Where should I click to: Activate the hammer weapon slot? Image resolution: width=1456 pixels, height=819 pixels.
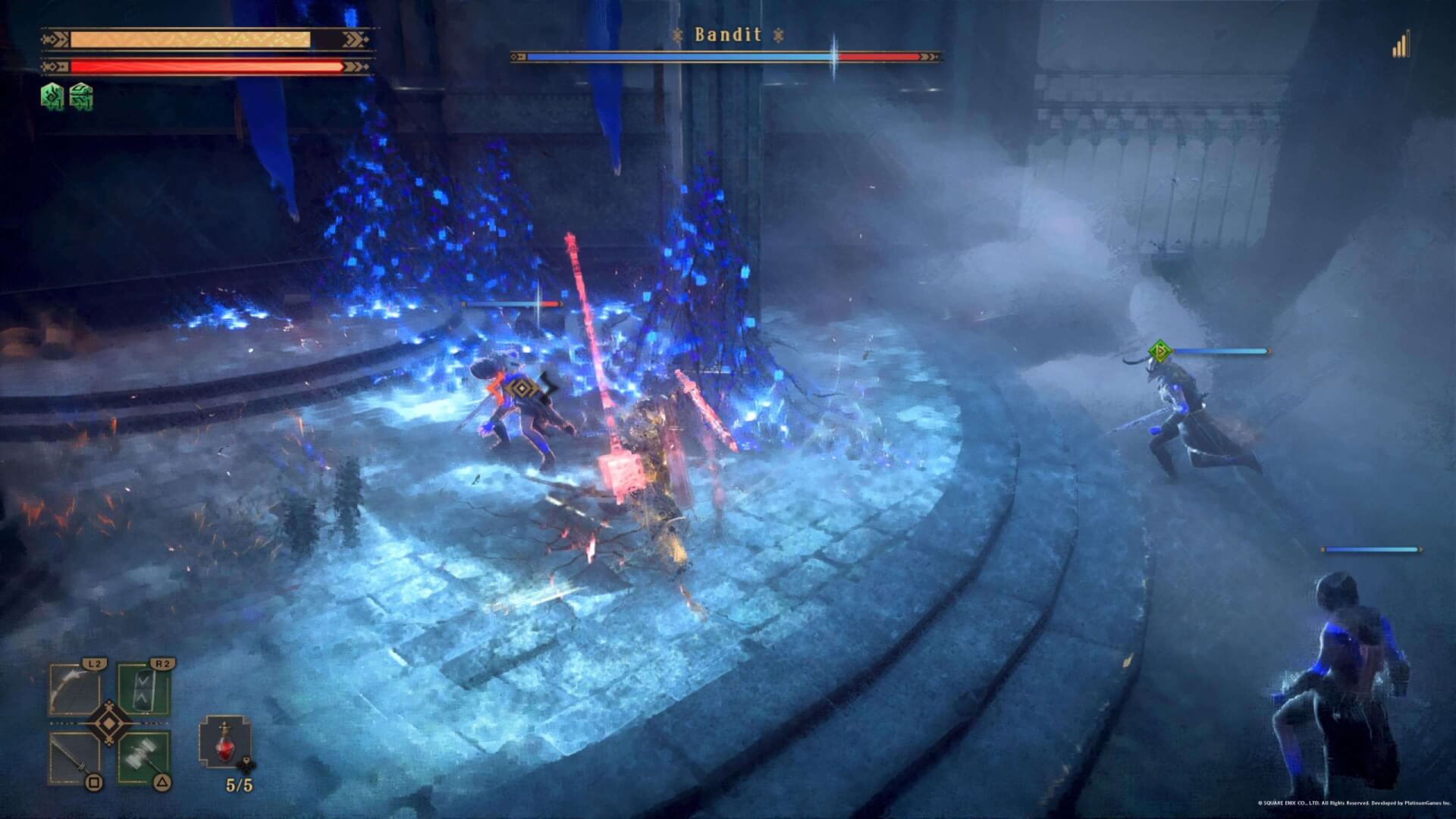144,758
